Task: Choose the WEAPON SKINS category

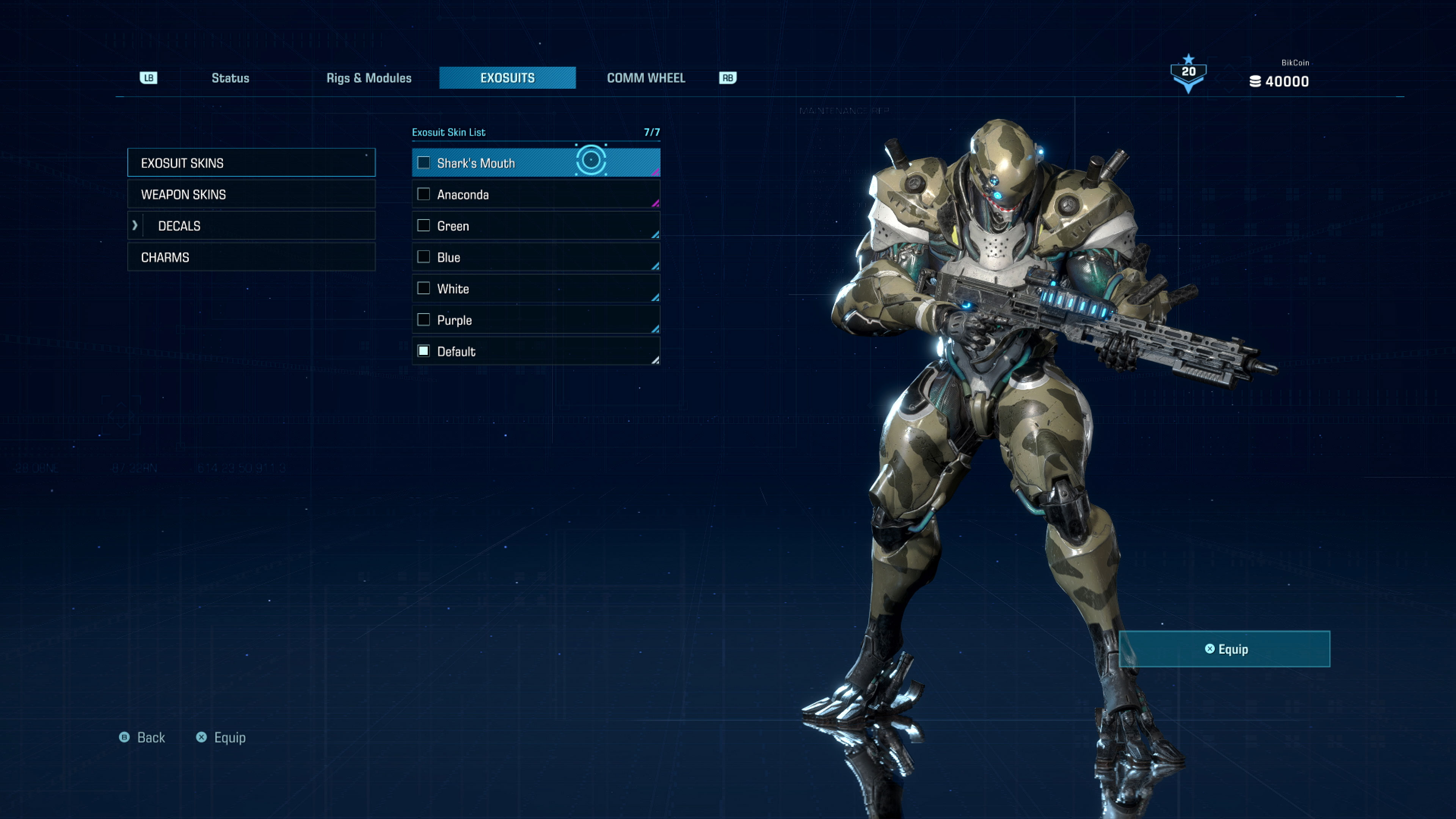Action: pyautogui.click(x=251, y=195)
